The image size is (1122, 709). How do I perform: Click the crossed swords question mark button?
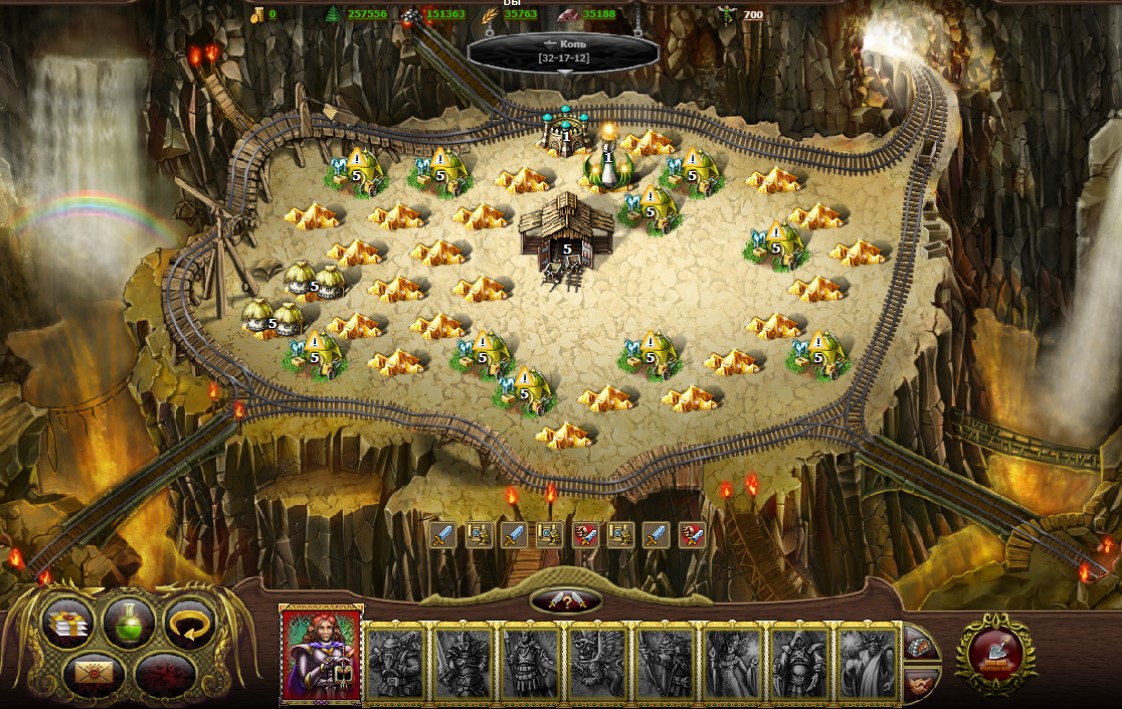[x=566, y=601]
